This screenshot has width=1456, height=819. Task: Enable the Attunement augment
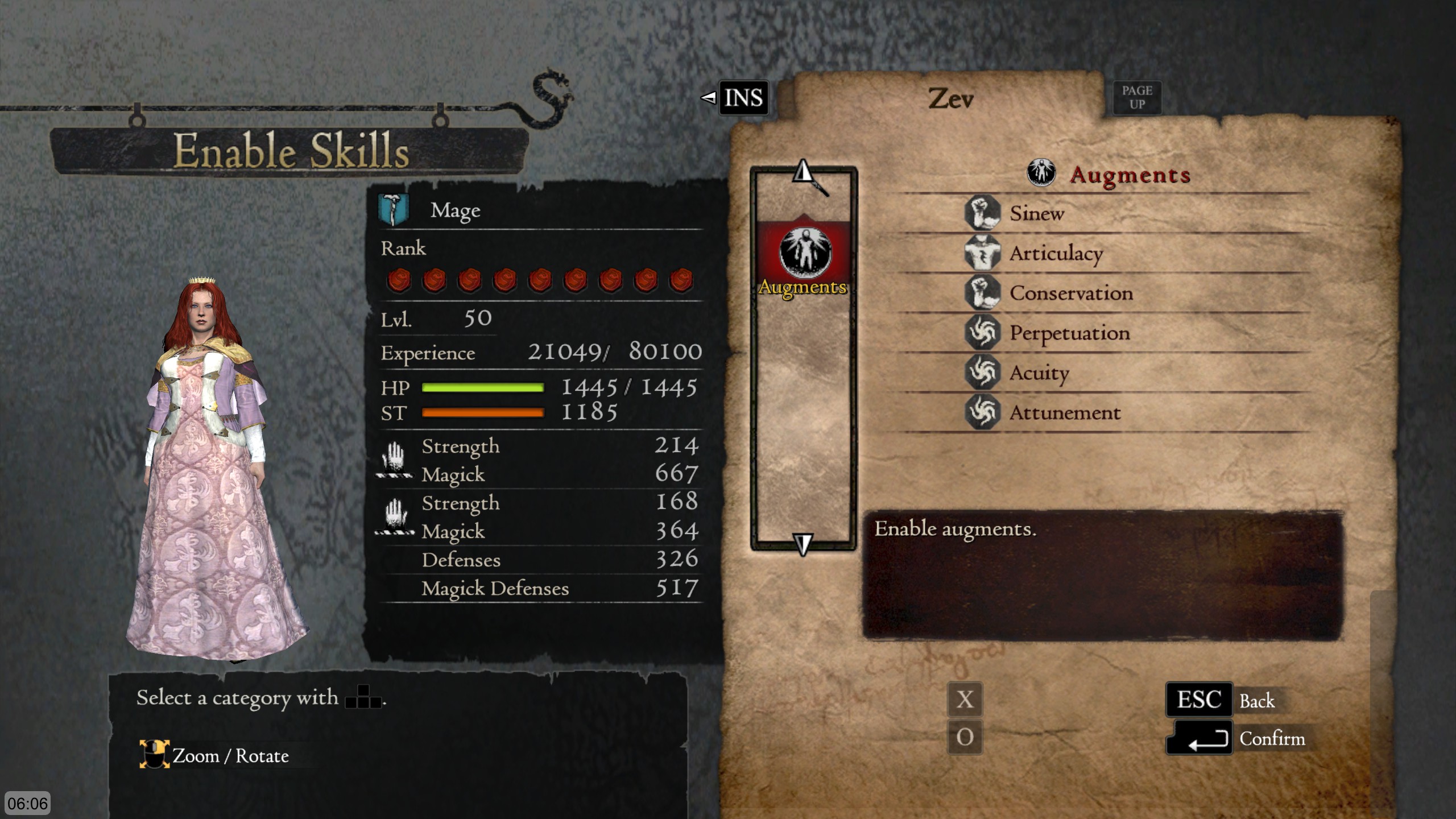[1064, 413]
